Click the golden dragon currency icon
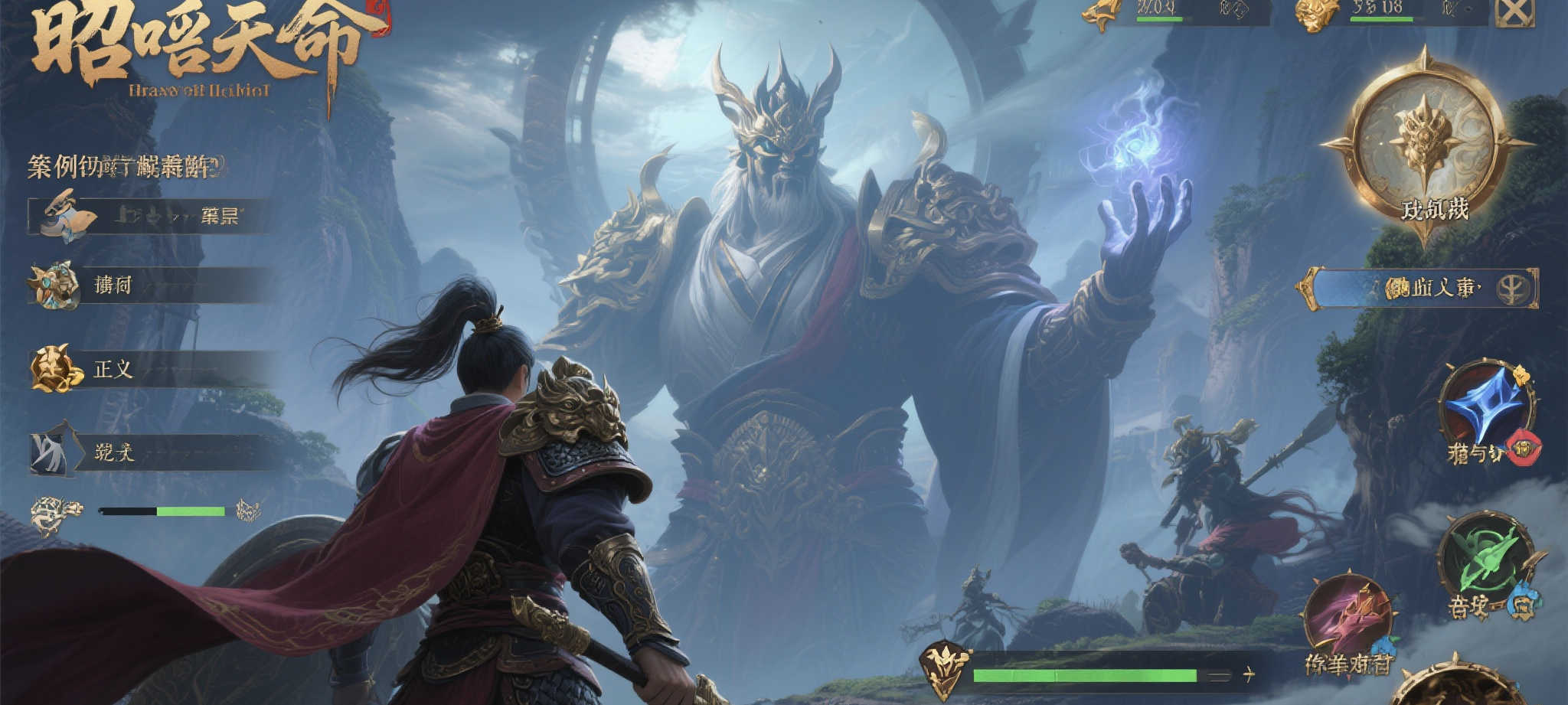This screenshot has width=1568, height=705. pos(1103,14)
